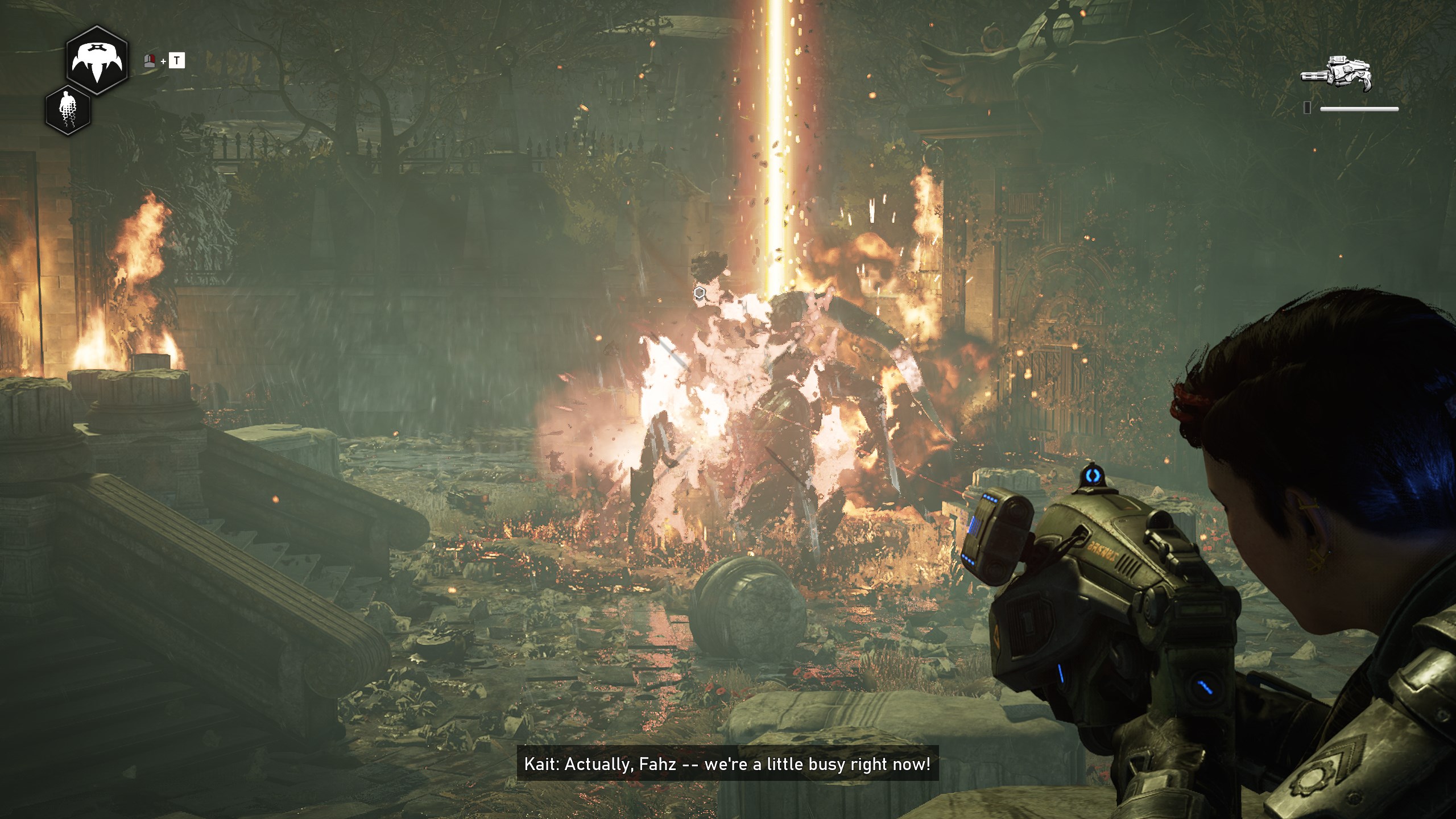Select the large winged-creature hexagon ability icon
Screen dimensions: 1456x819
click(96, 60)
